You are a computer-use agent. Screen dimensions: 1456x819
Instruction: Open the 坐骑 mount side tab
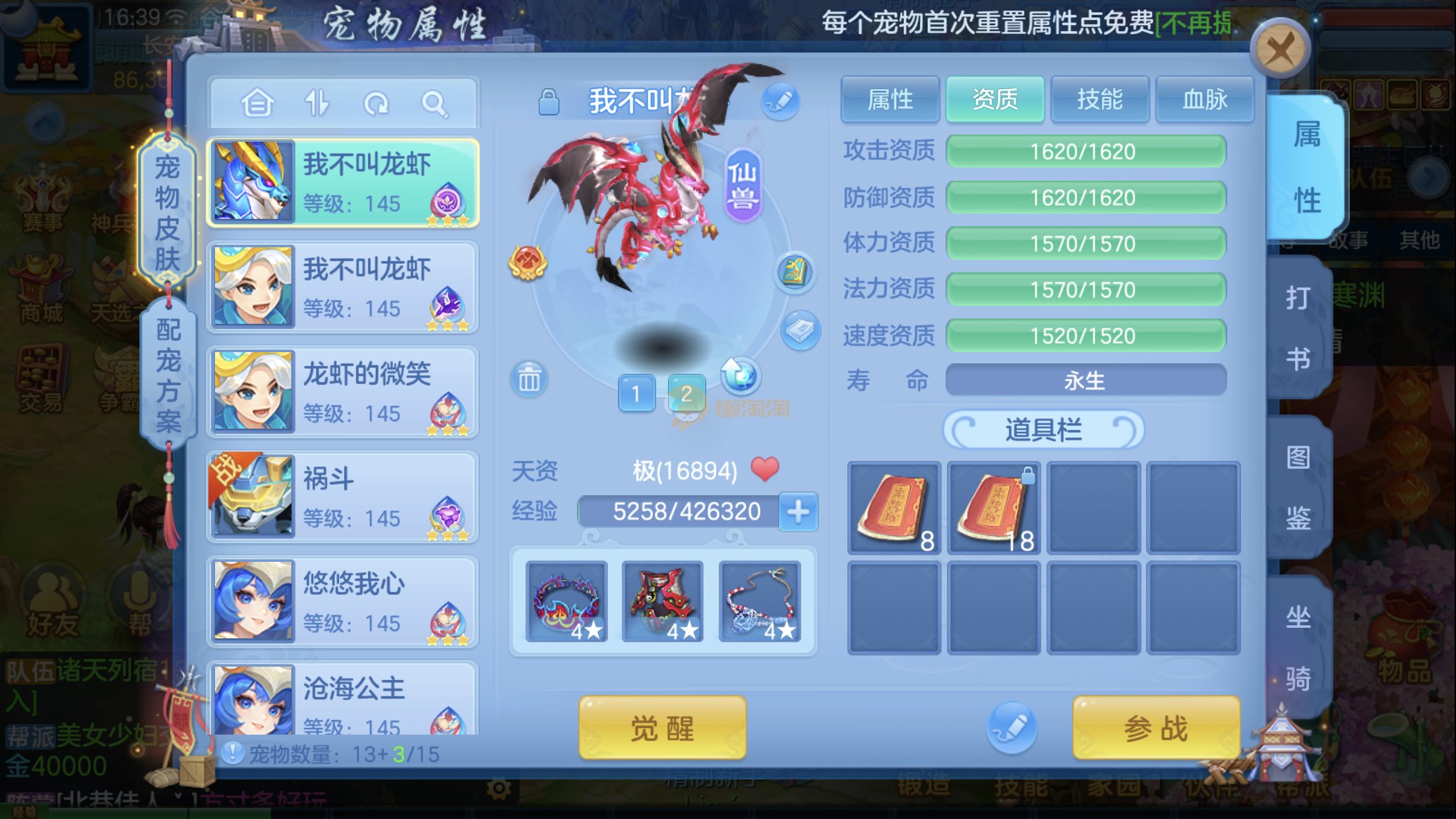[x=1298, y=648]
